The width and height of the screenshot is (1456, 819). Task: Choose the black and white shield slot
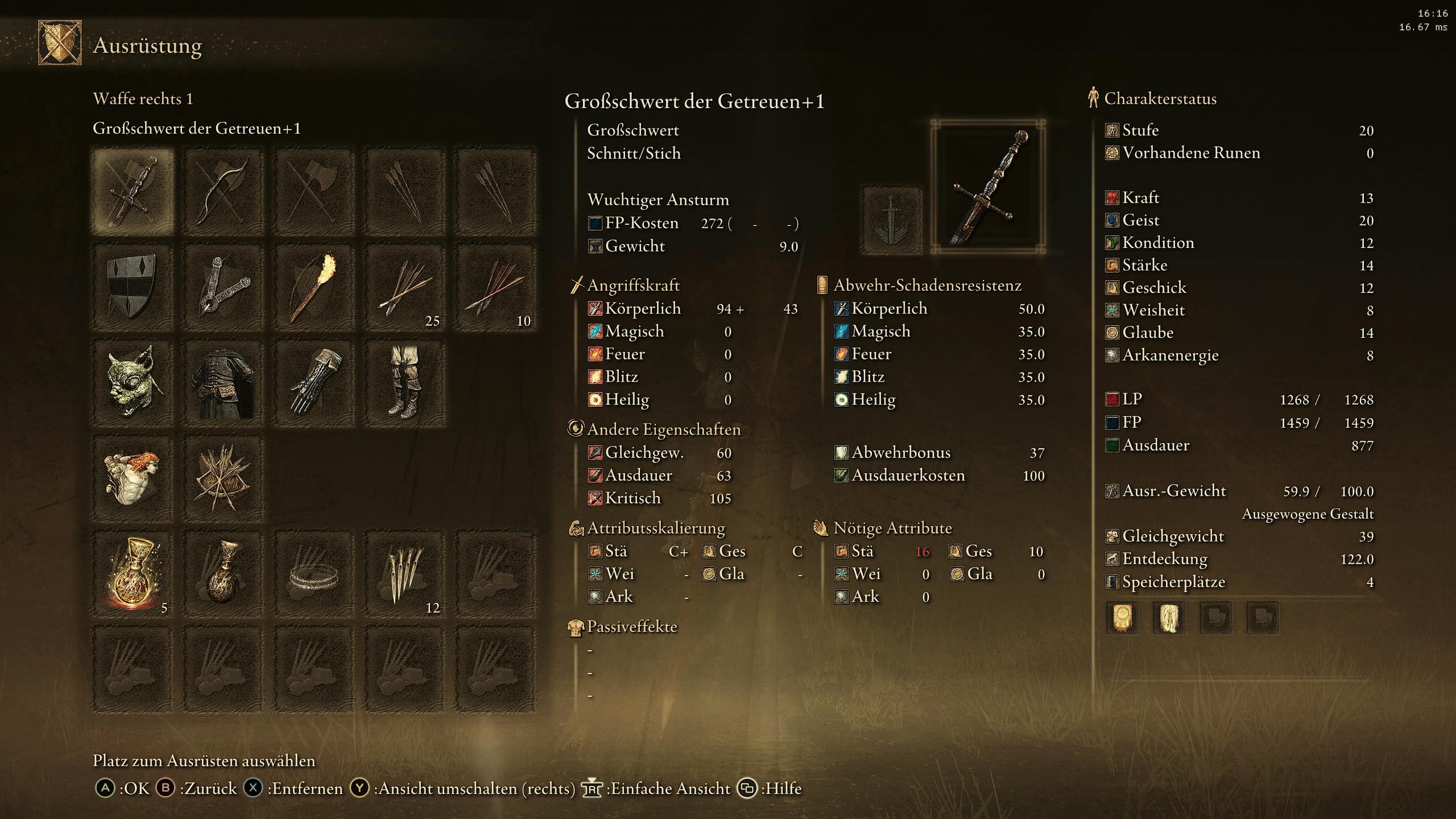point(132,288)
